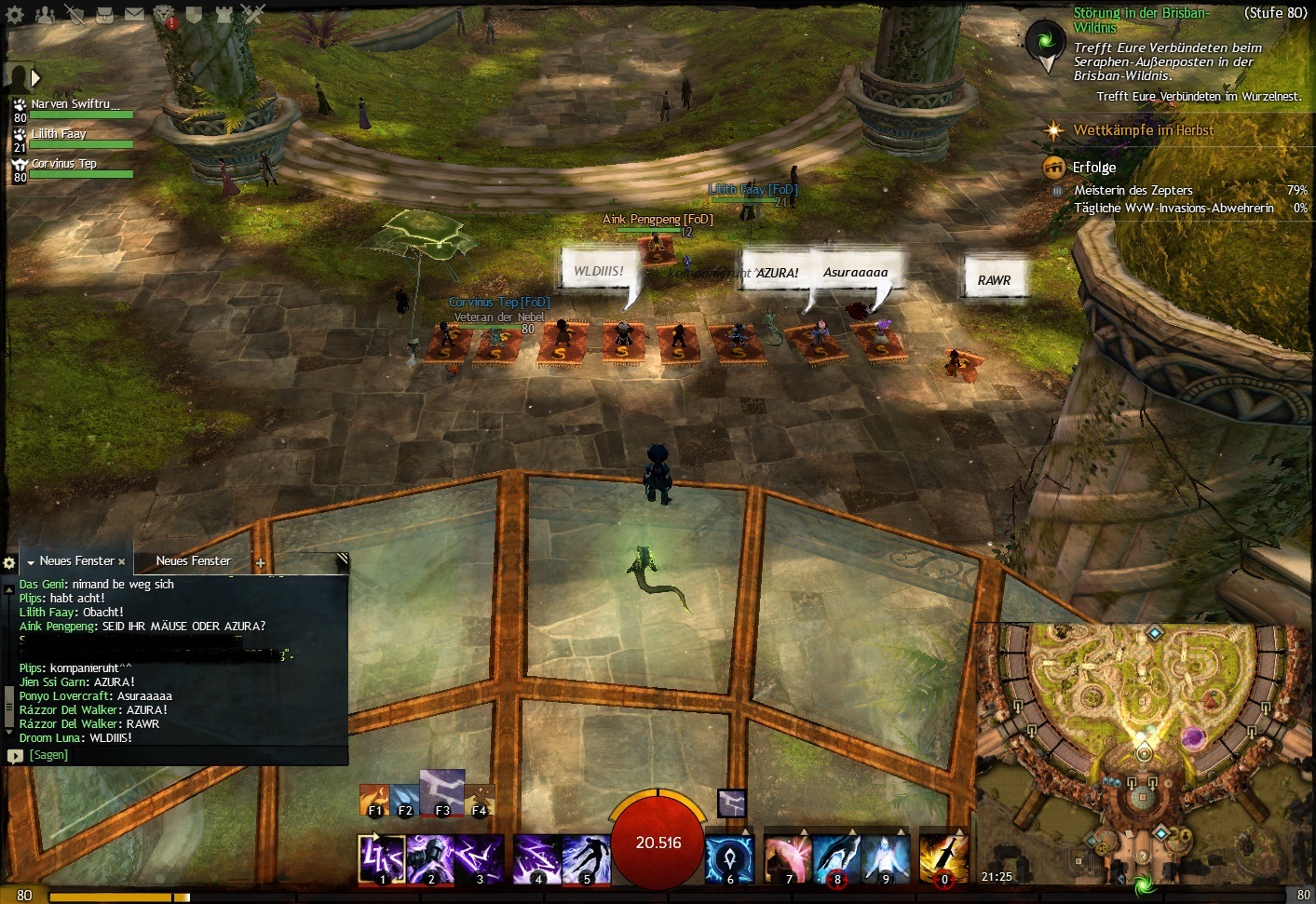Select party member Lilith Faay
This screenshot has width=1316, height=904.
click(x=59, y=134)
